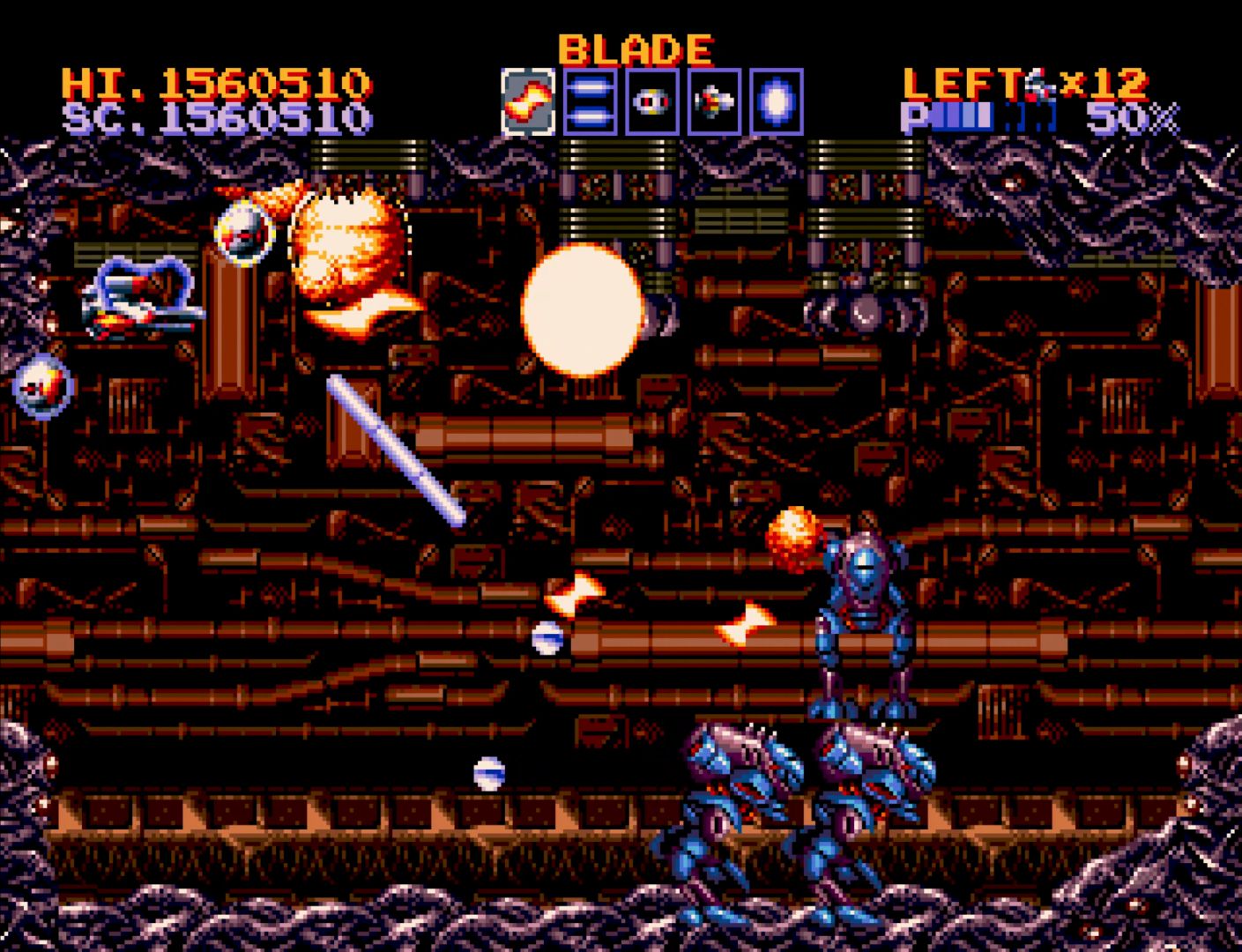This screenshot has height=952, width=1242.
Task: Activate the glowing blue orb weapon slot
Action: [x=777, y=102]
